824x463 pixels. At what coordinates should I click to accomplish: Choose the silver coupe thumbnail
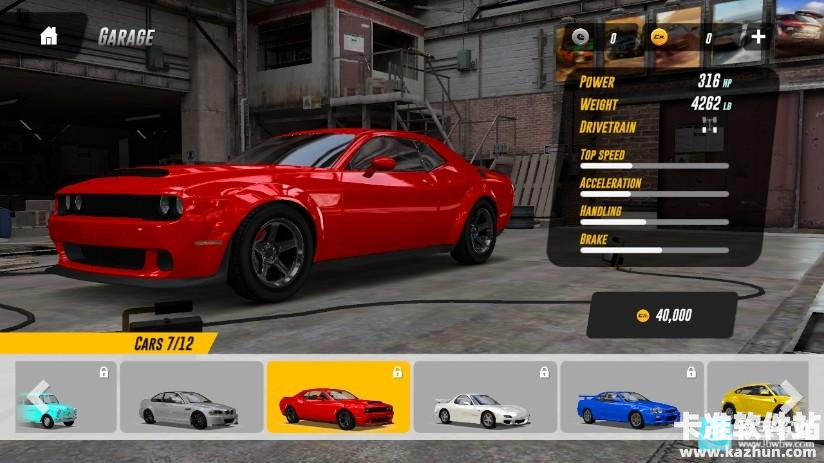coord(192,397)
